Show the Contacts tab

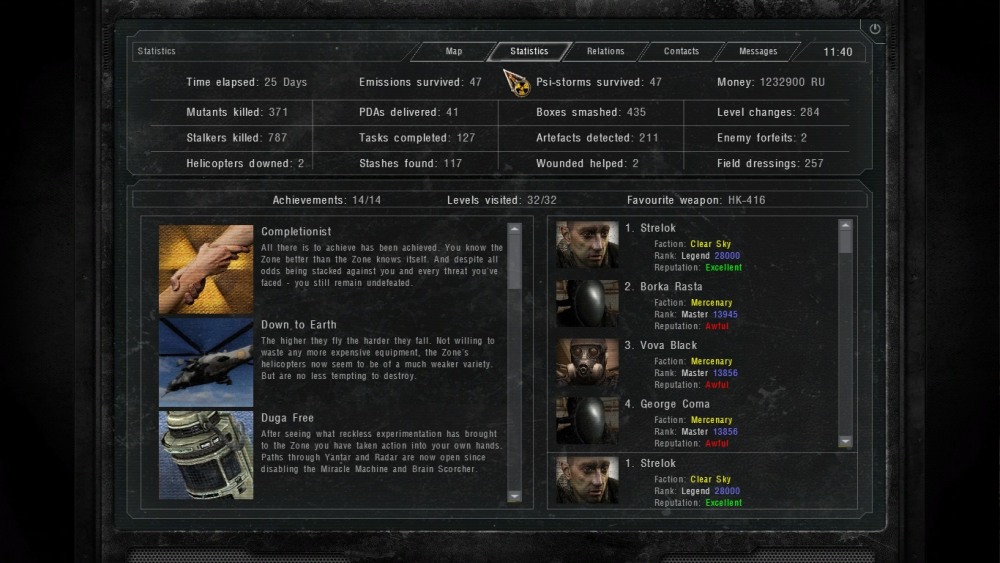coord(682,52)
